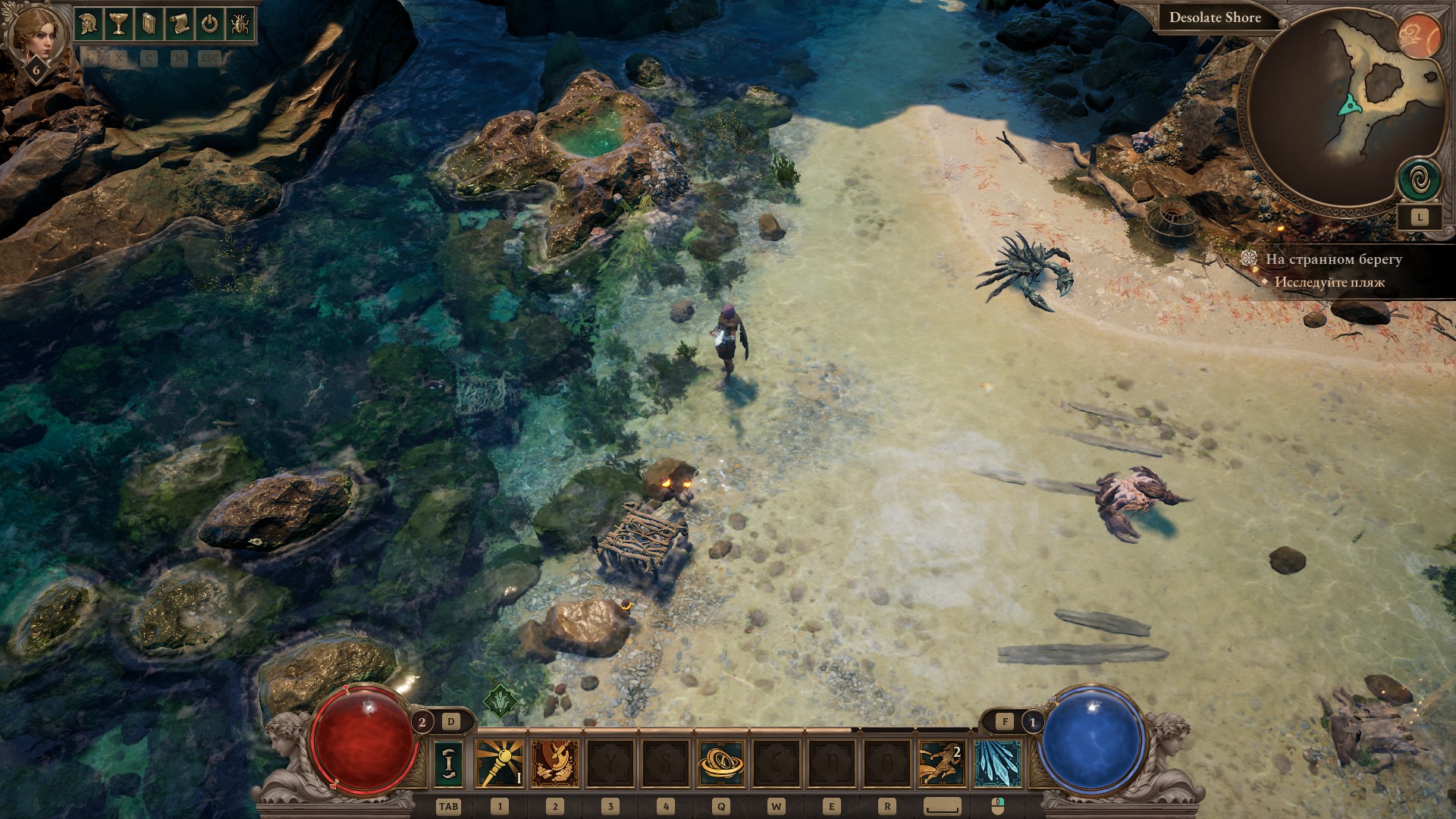
Task: Open the character portrait panel
Action: click(35, 35)
